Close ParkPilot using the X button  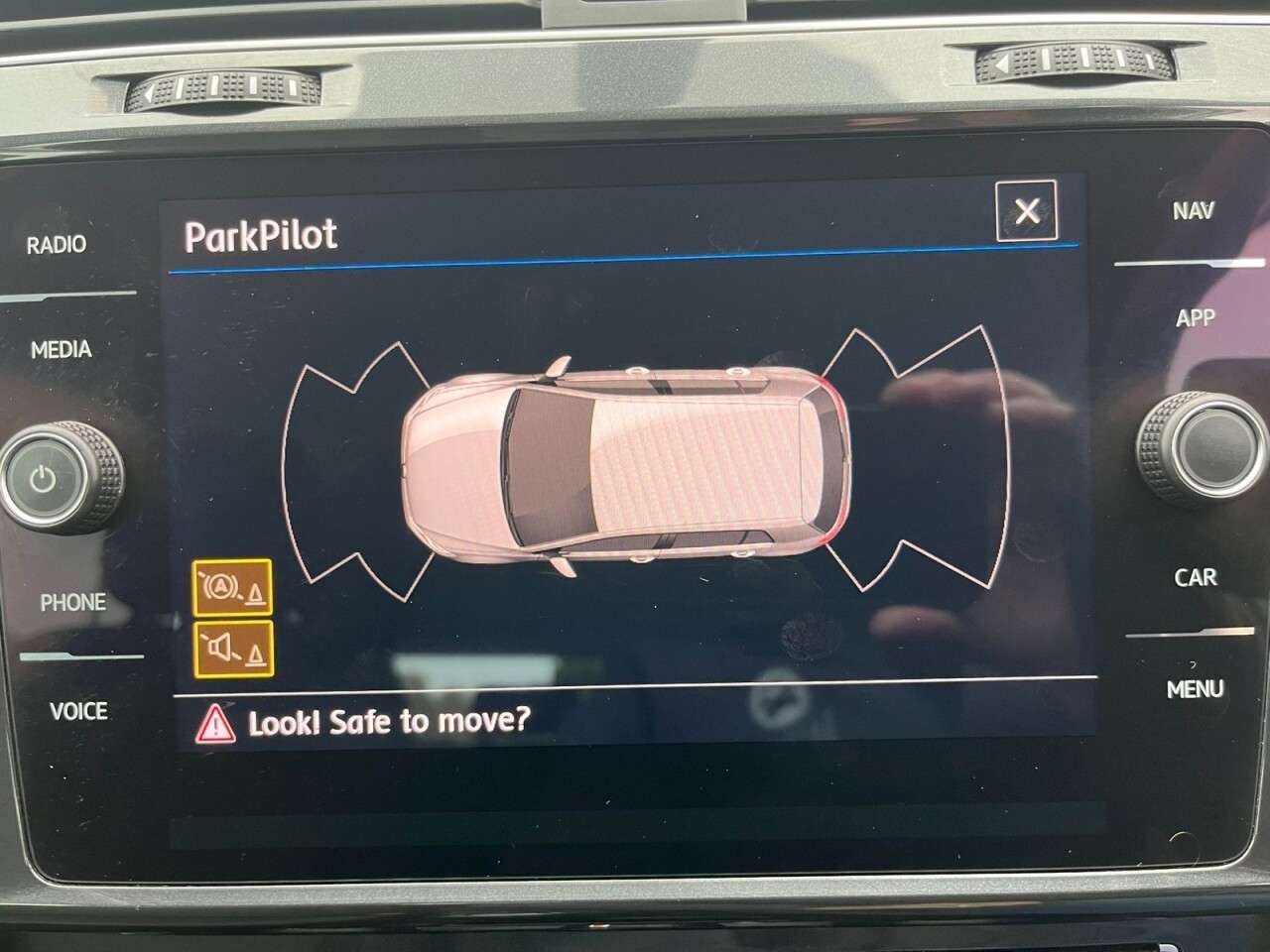pyautogui.click(x=1028, y=209)
